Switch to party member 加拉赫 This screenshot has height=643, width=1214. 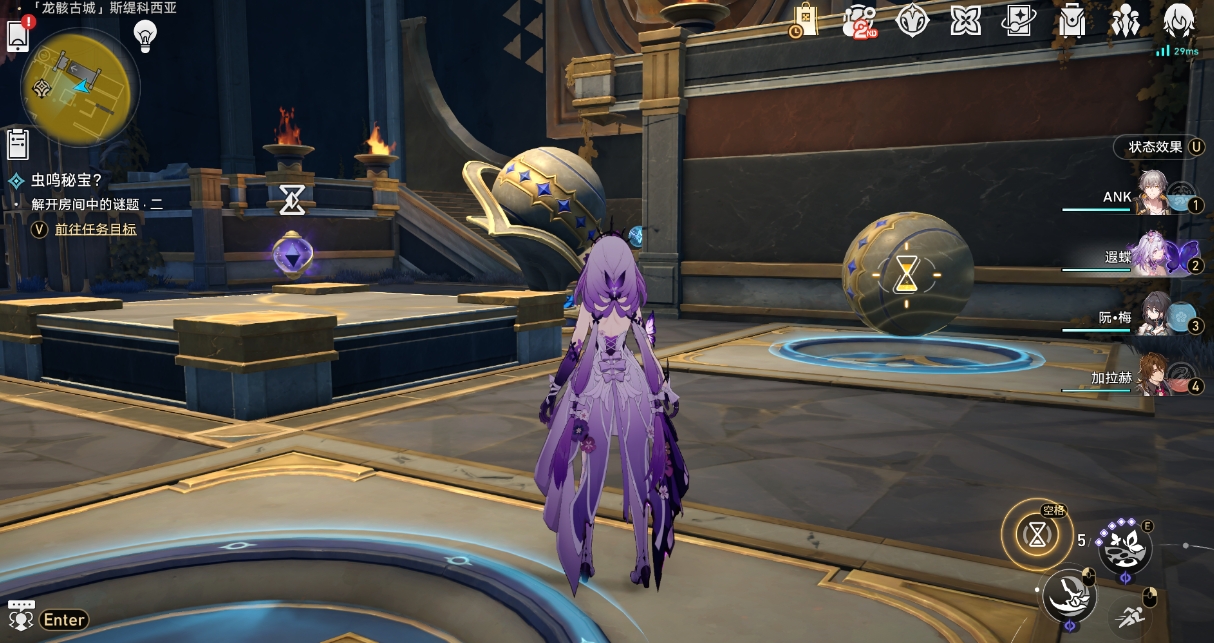coord(1152,378)
